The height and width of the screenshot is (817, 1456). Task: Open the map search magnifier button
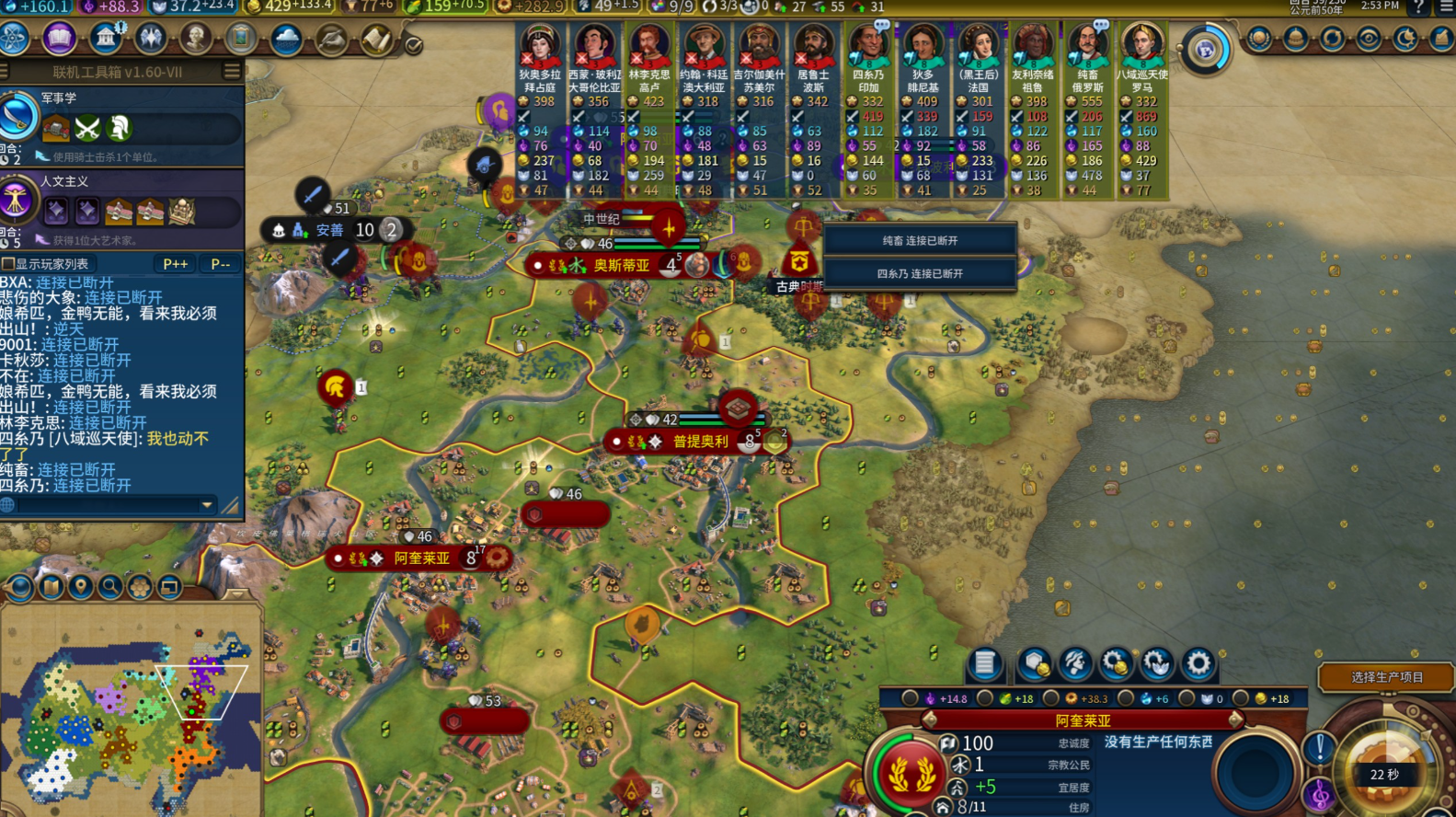[x=110, y=587]
